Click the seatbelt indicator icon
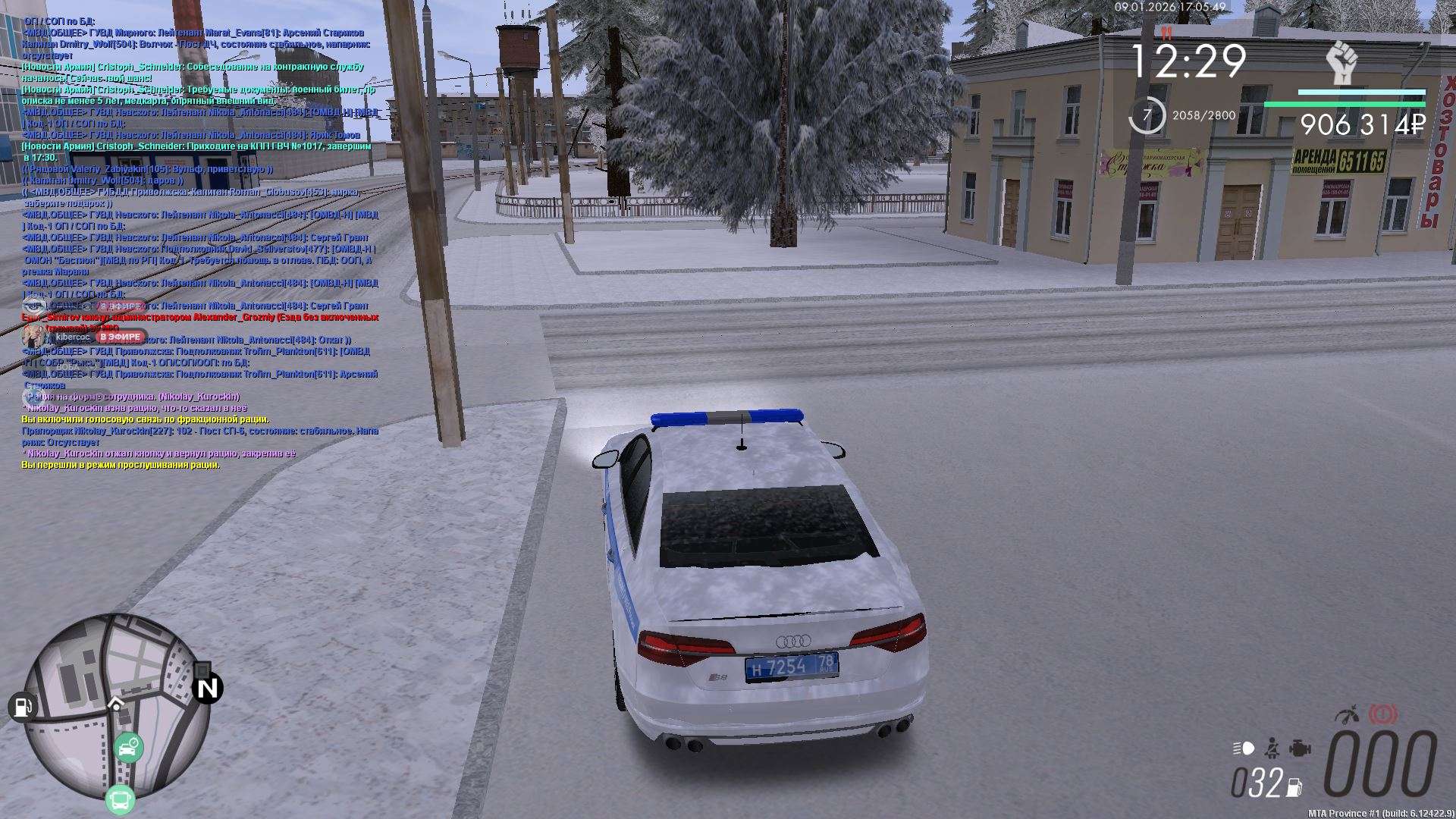The height and width of the screenshot is (819, 1456). coord(1272,748)
